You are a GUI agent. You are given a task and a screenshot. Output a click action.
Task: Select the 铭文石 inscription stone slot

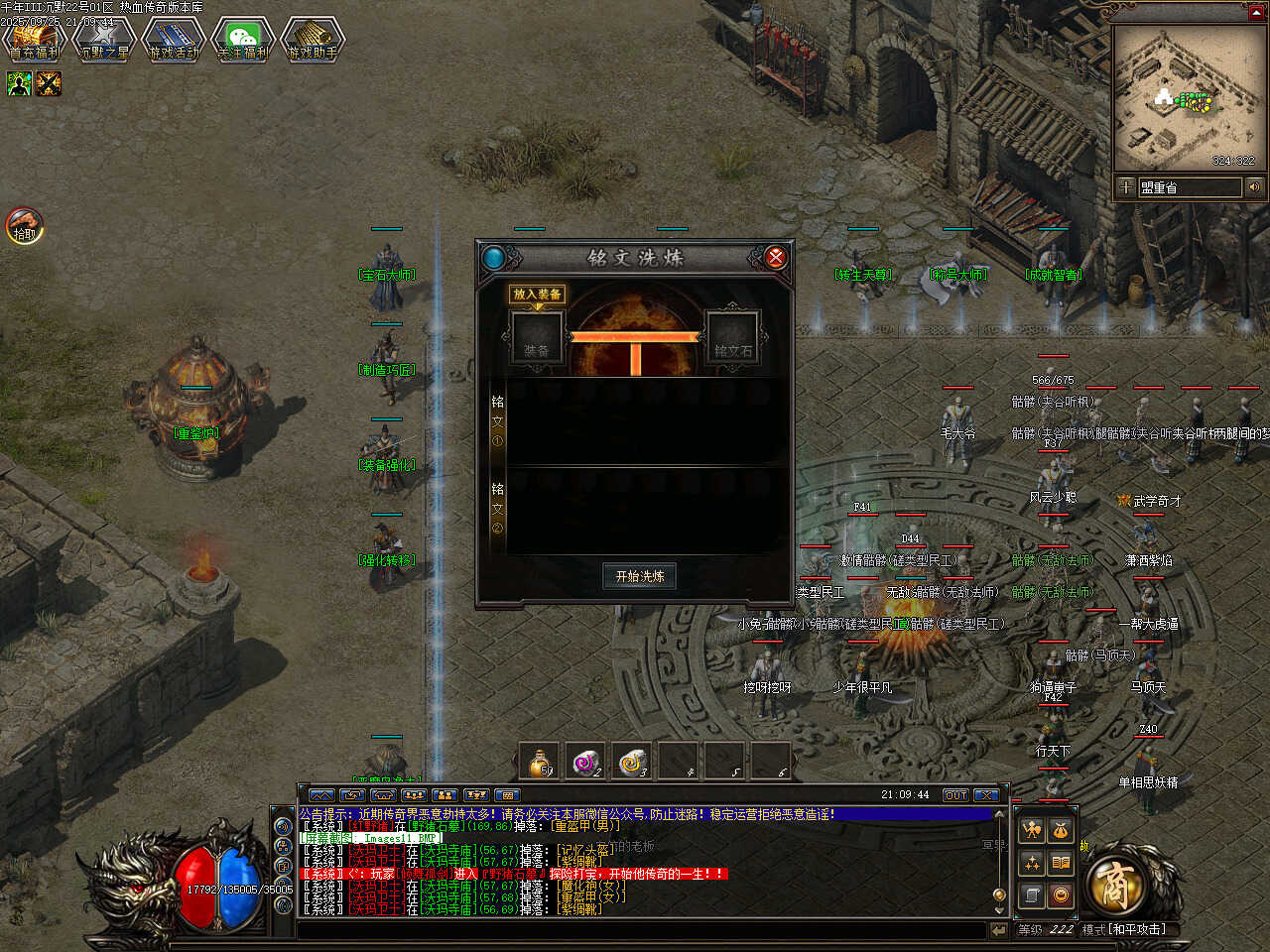tap(733, 339)
